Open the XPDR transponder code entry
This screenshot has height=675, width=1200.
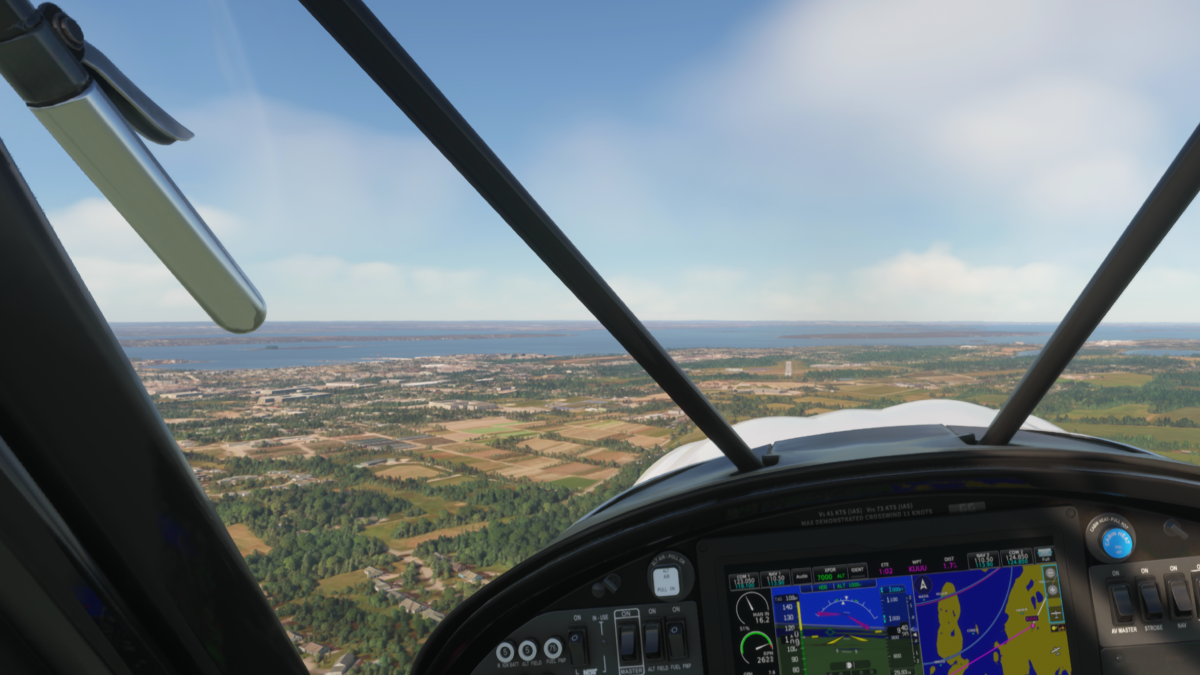pyautogui.click(x=828, y=575)
